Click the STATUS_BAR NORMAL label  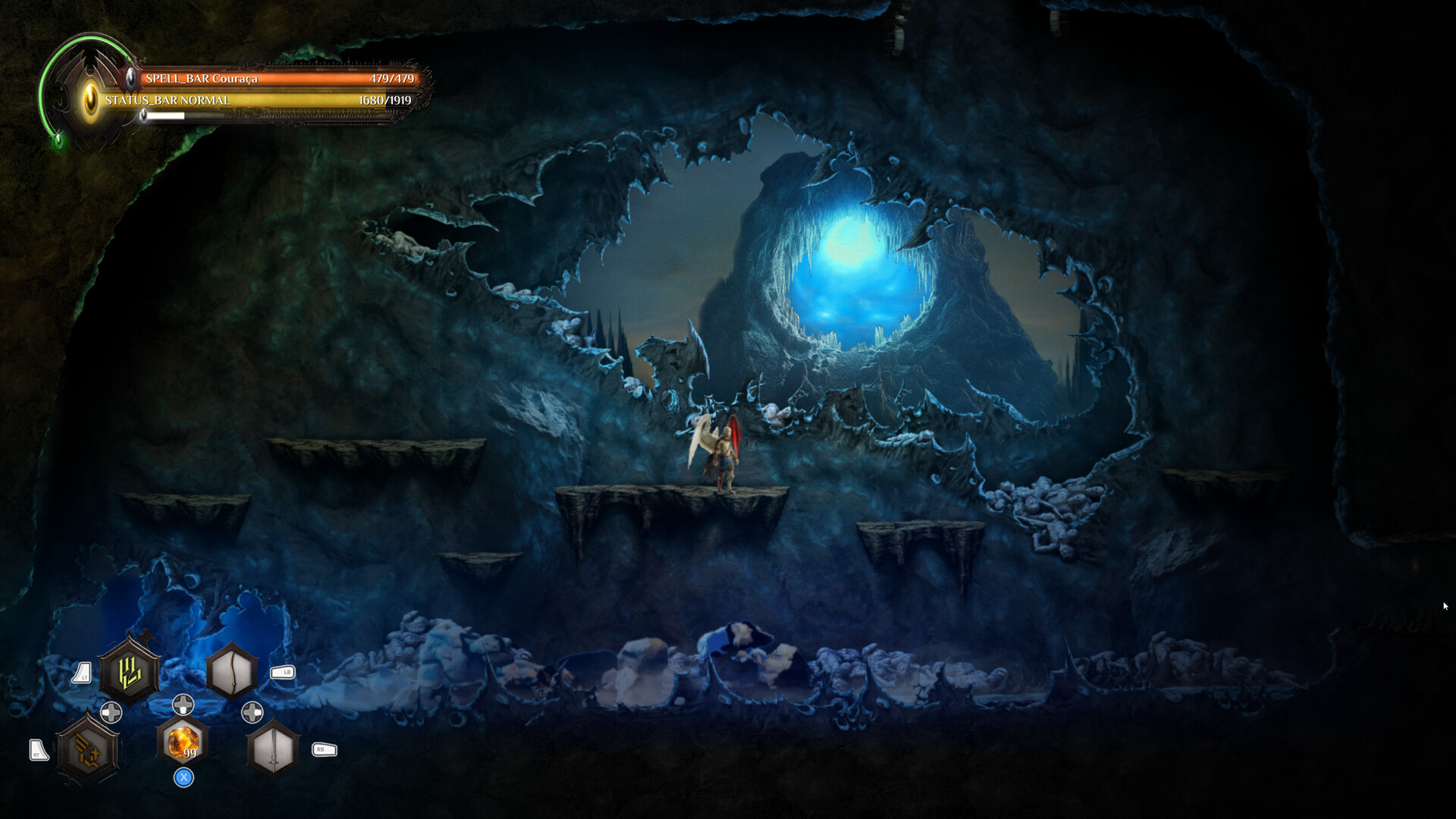[168, 100]
